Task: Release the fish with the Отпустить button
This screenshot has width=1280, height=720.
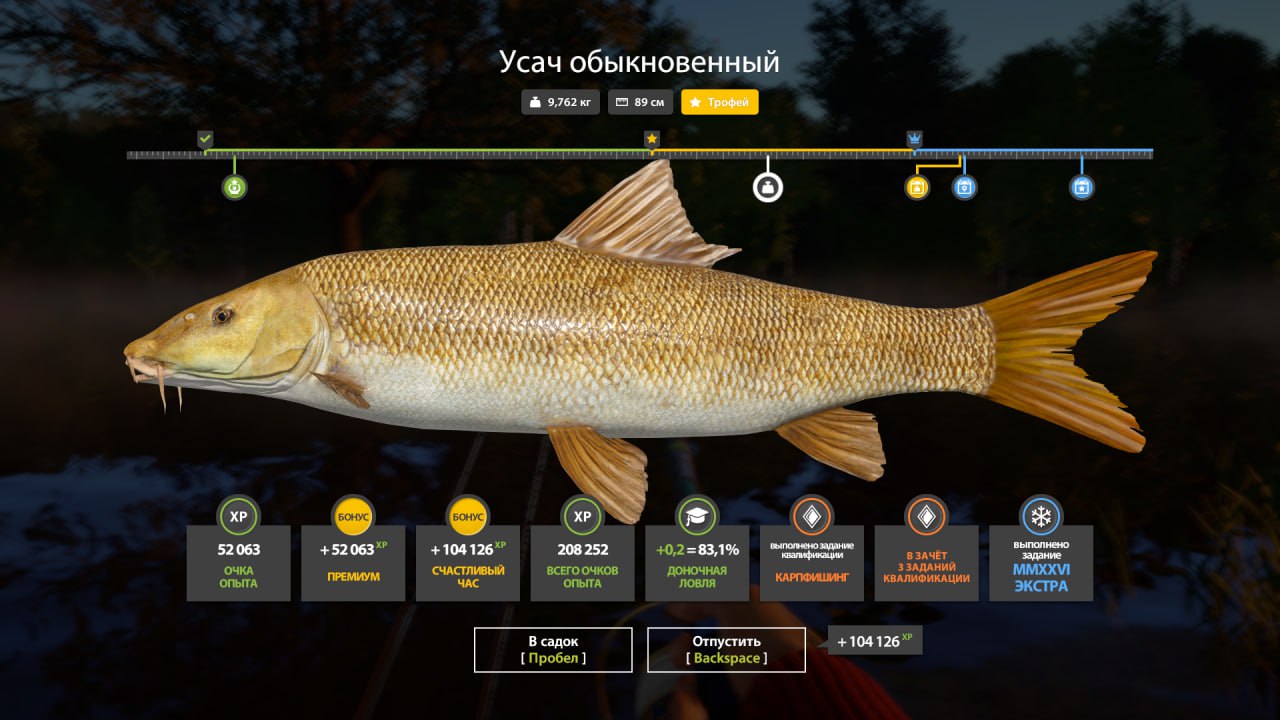Action: (726, 650)
